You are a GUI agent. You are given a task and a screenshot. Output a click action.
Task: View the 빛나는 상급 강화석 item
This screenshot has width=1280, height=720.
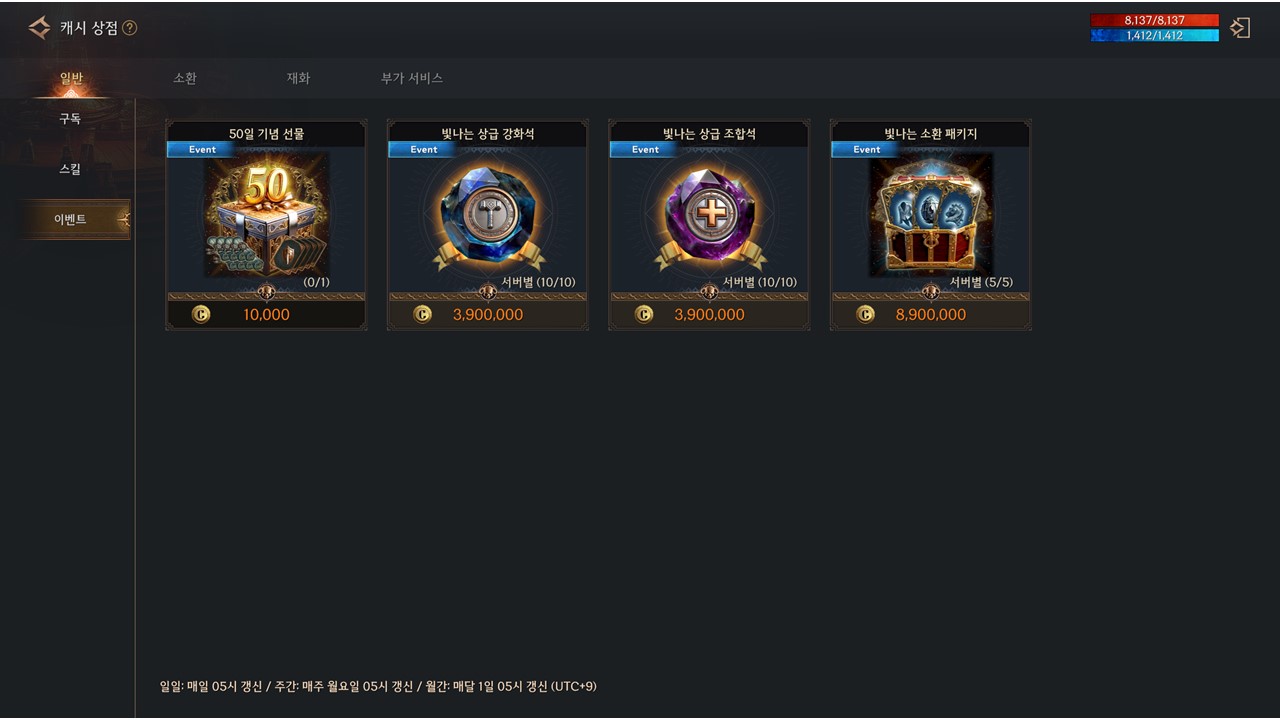tap(488, 214)
